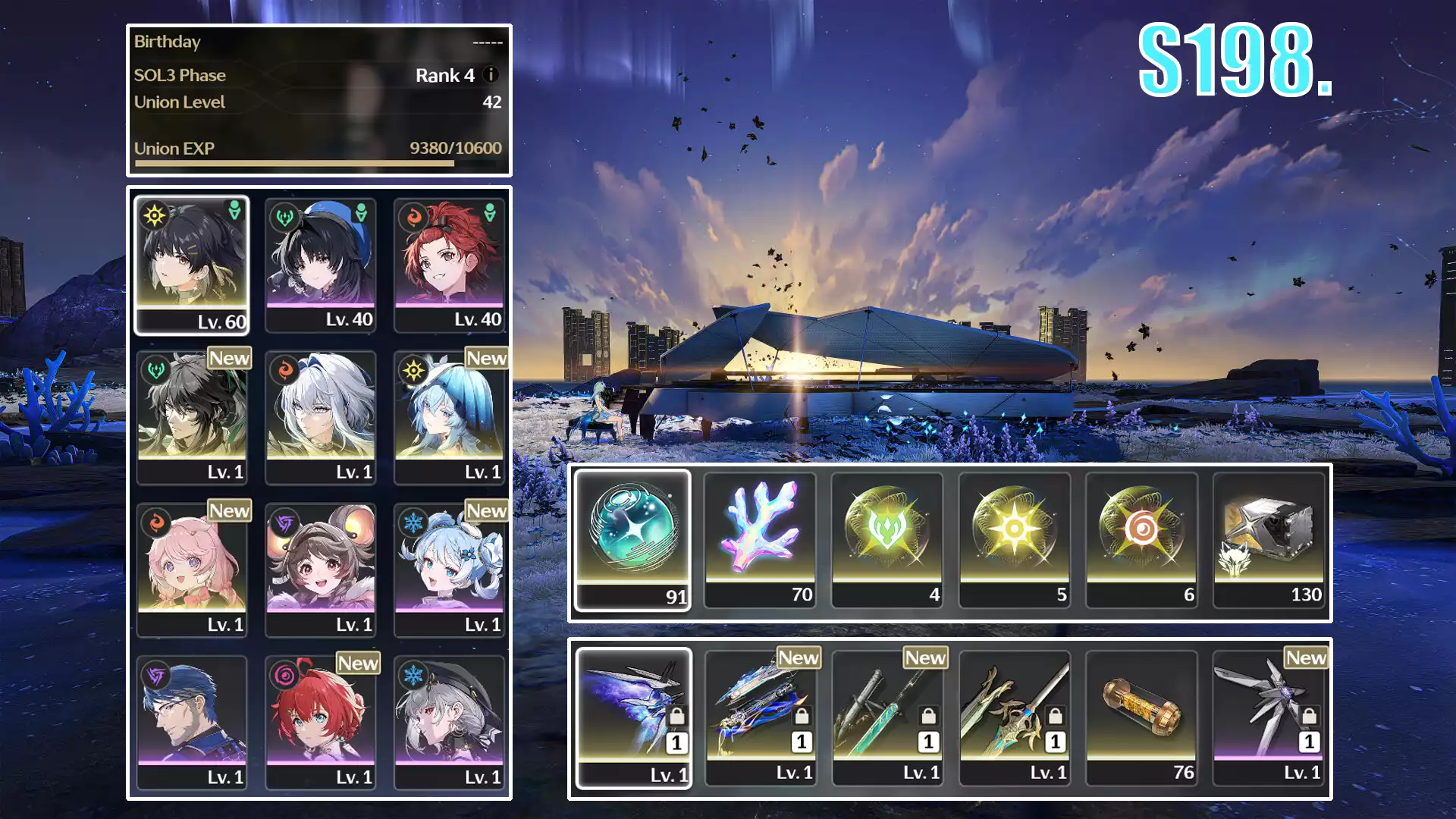The image size is (1456, 819).
Task: Click the info icon beside Rank 4
Action: pyautogui.click(x=491, y=75)
